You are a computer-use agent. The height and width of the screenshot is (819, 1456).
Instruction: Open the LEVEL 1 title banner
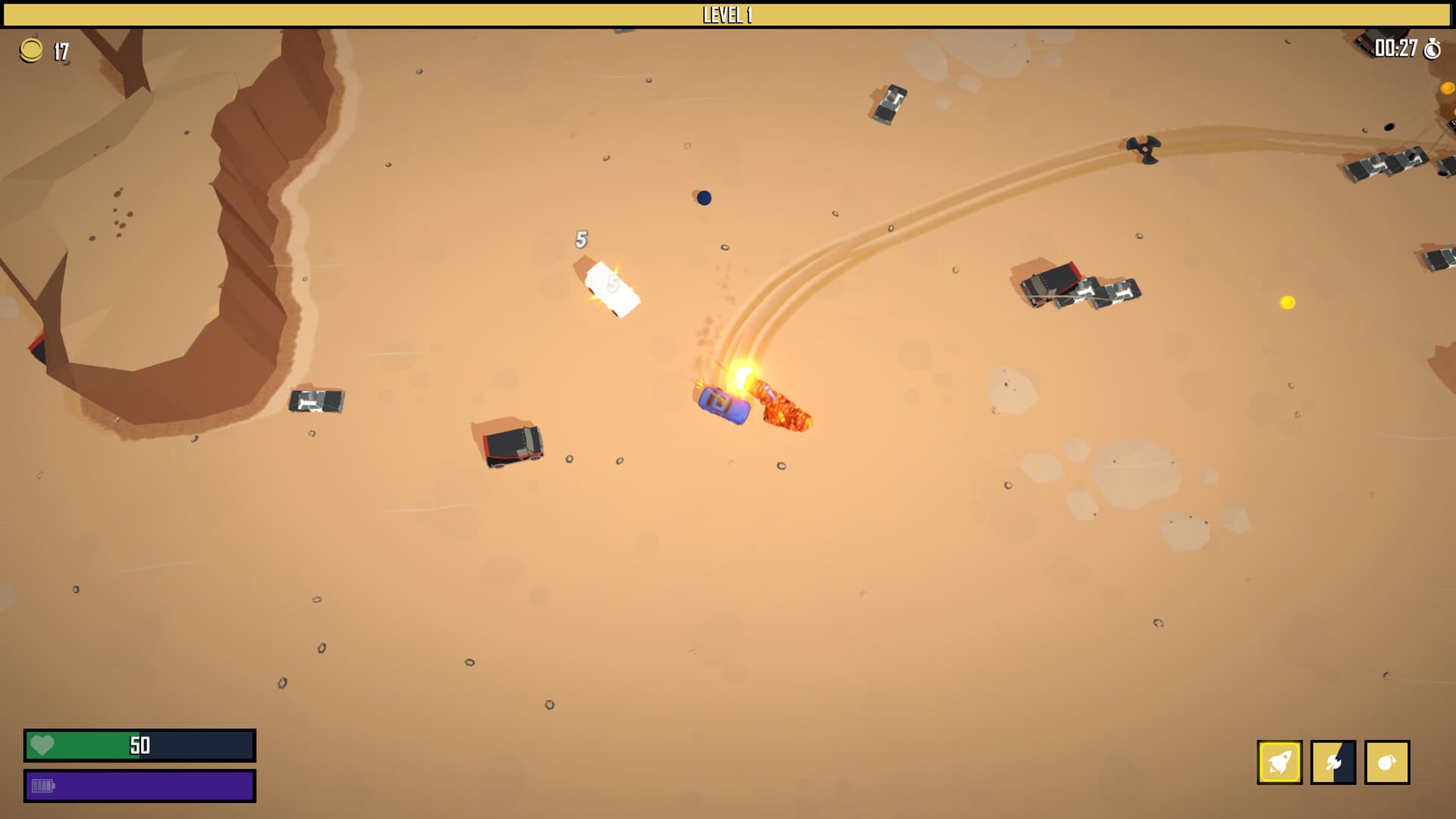click(x=726, y=13)
